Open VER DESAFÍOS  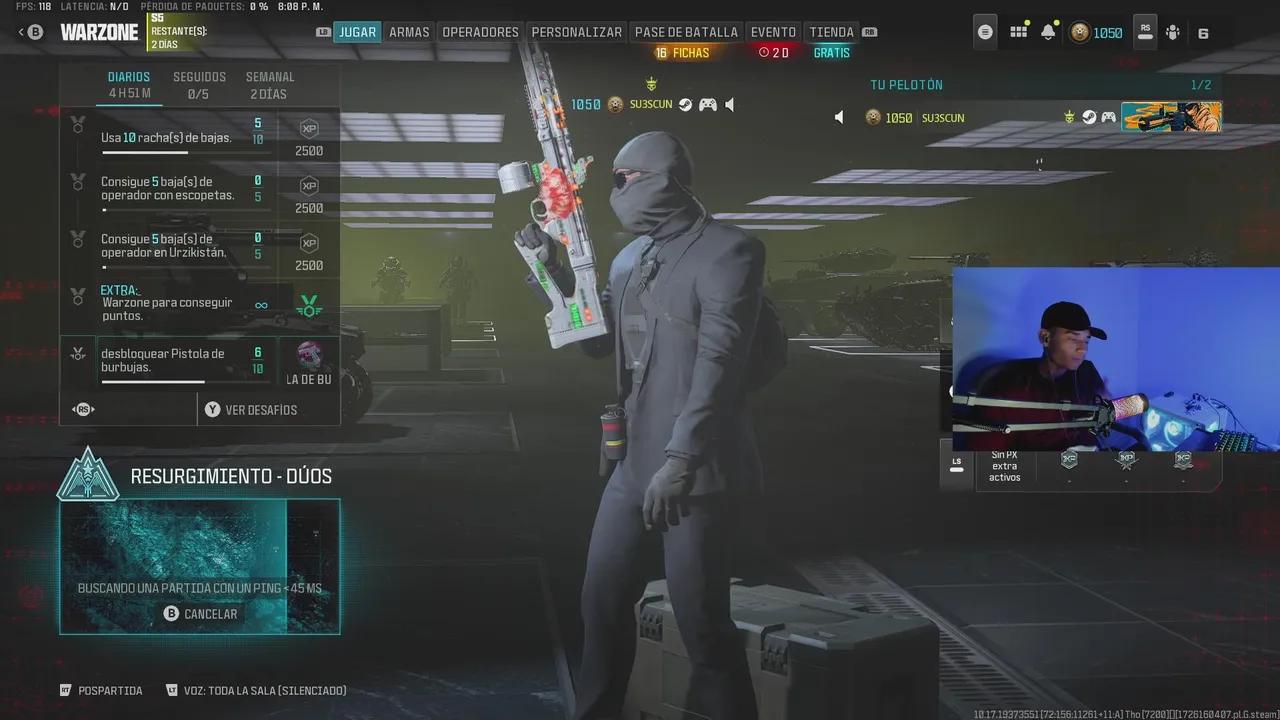pyautogui.click(x=258, y=409)
